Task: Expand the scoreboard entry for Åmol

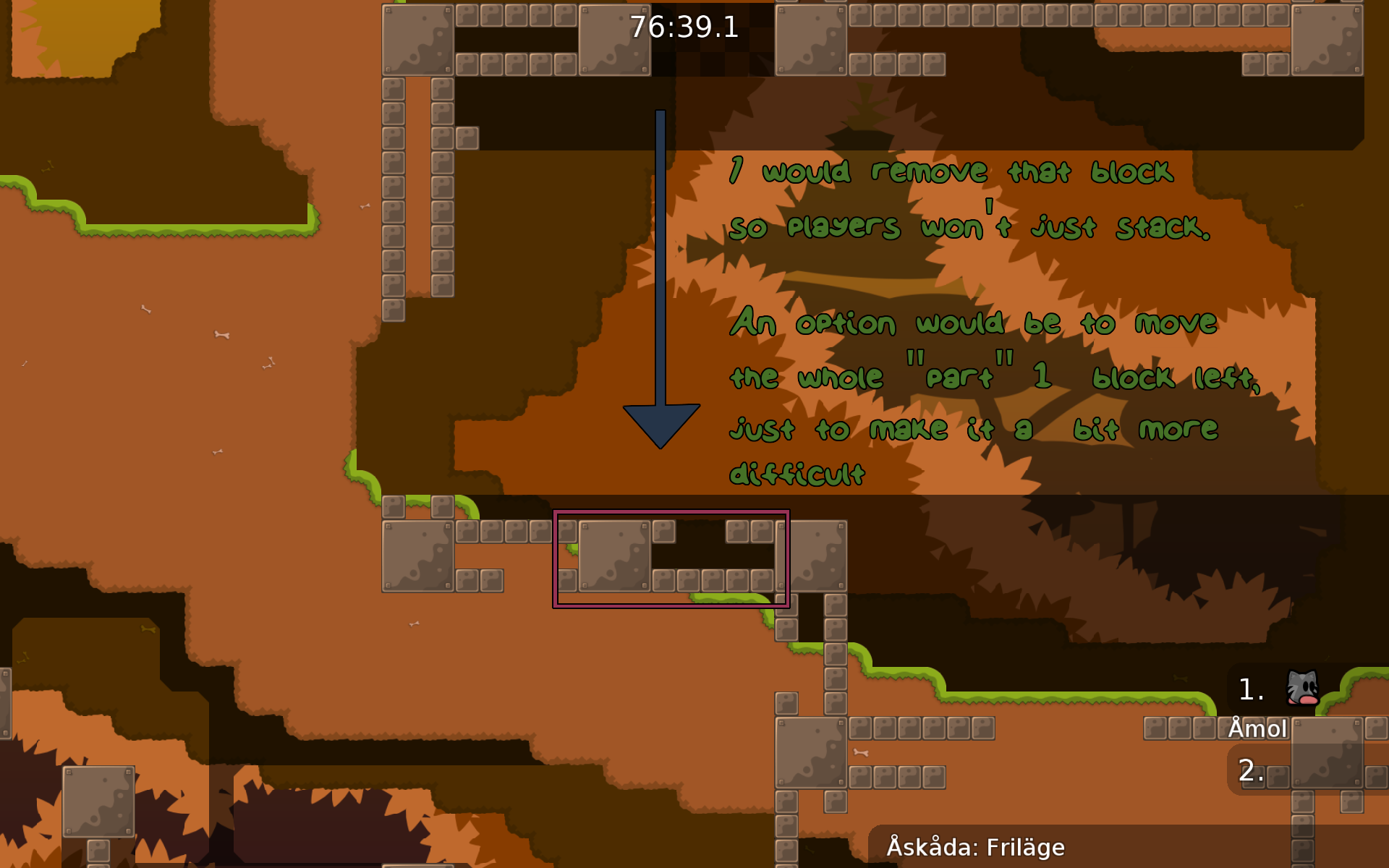Action: 1257,729
